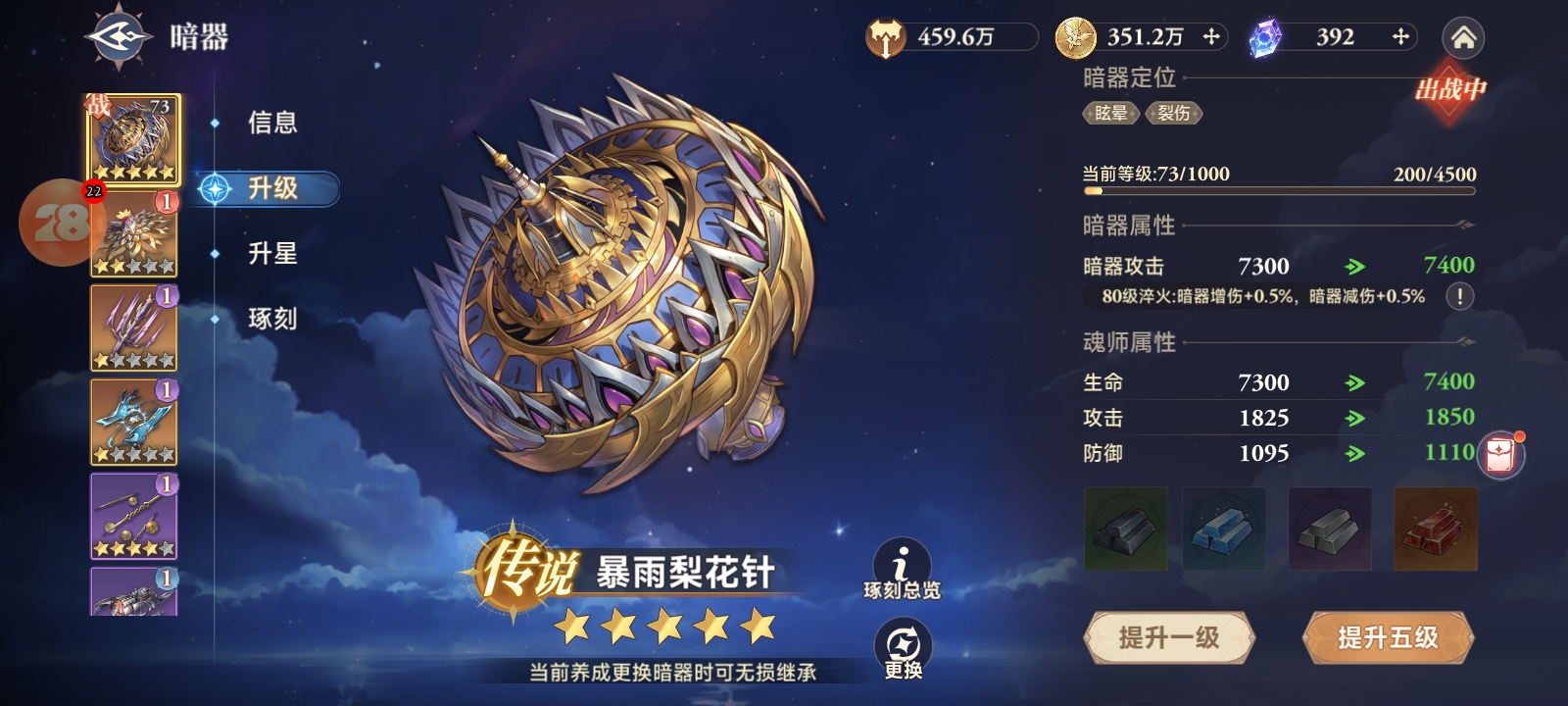Open the red envelope floating icon
Screen dimensions: 1568x706
click(1500, 456)
